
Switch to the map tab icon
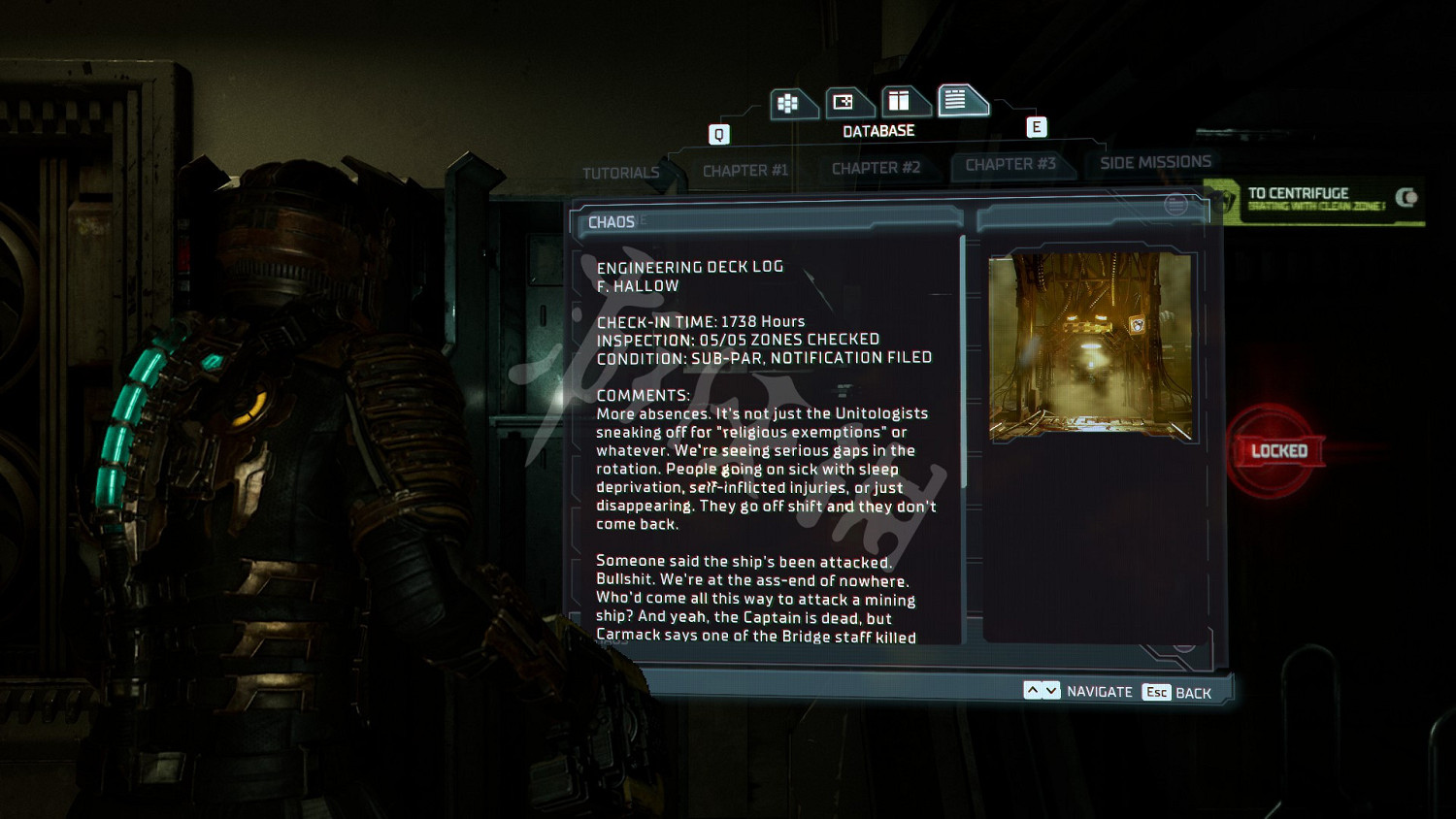[x=844, y=102]
